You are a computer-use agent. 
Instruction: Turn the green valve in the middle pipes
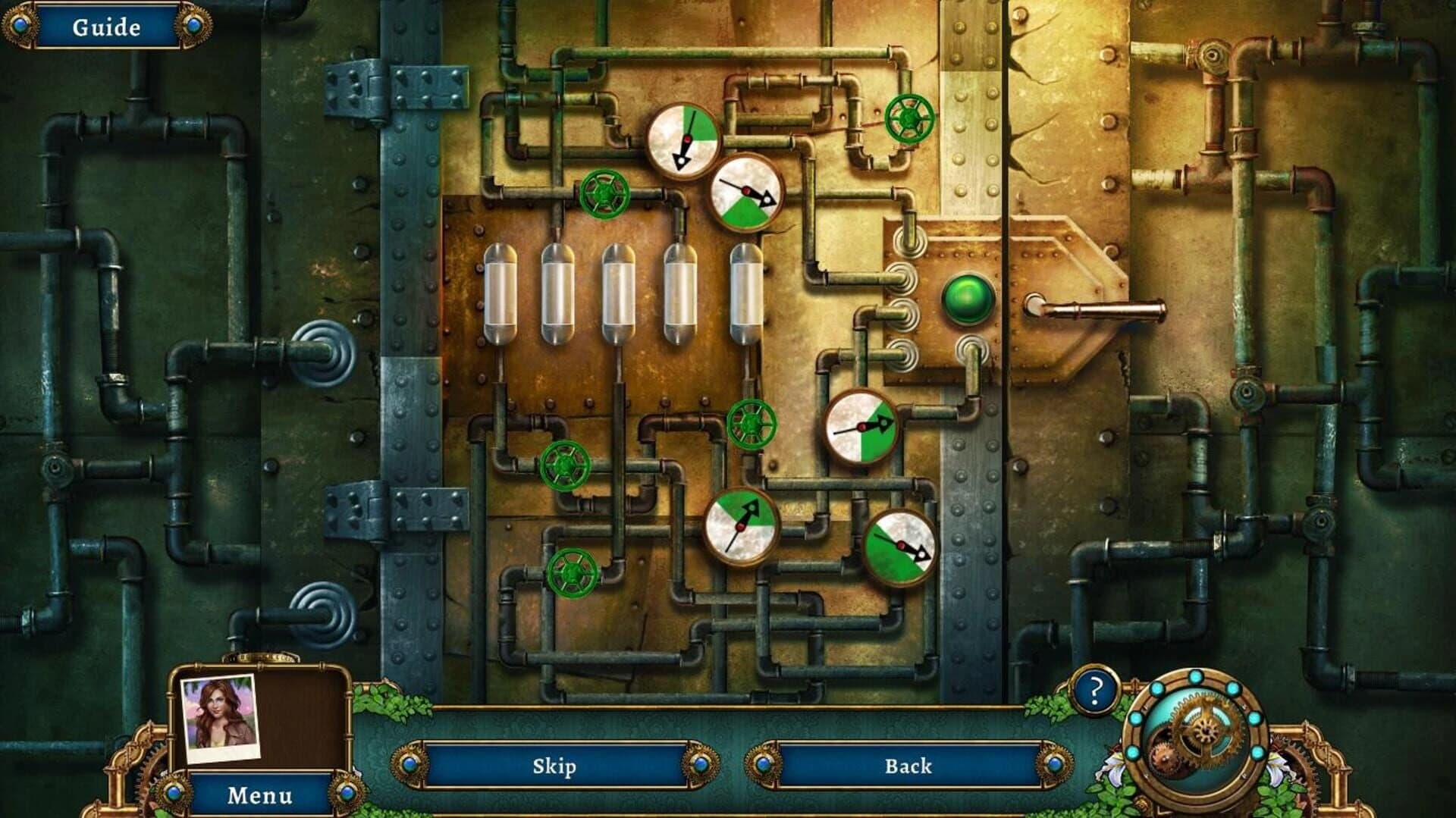[752, 426]
